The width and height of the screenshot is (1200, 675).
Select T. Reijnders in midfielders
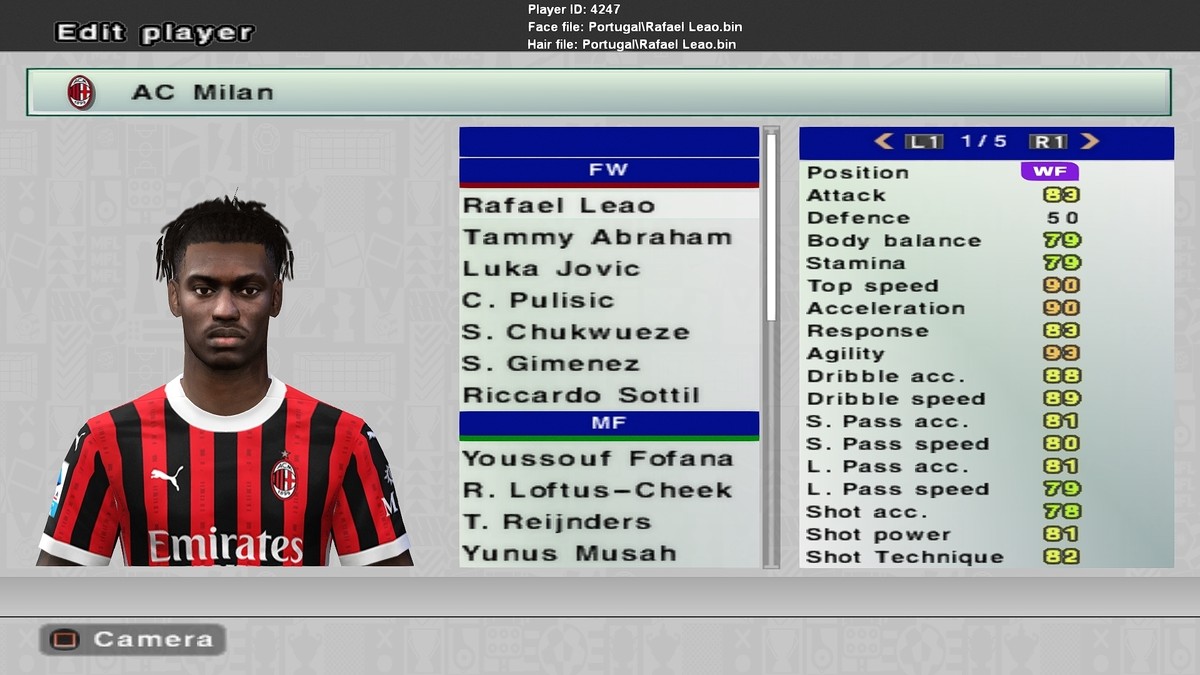(x=556, y=522)
